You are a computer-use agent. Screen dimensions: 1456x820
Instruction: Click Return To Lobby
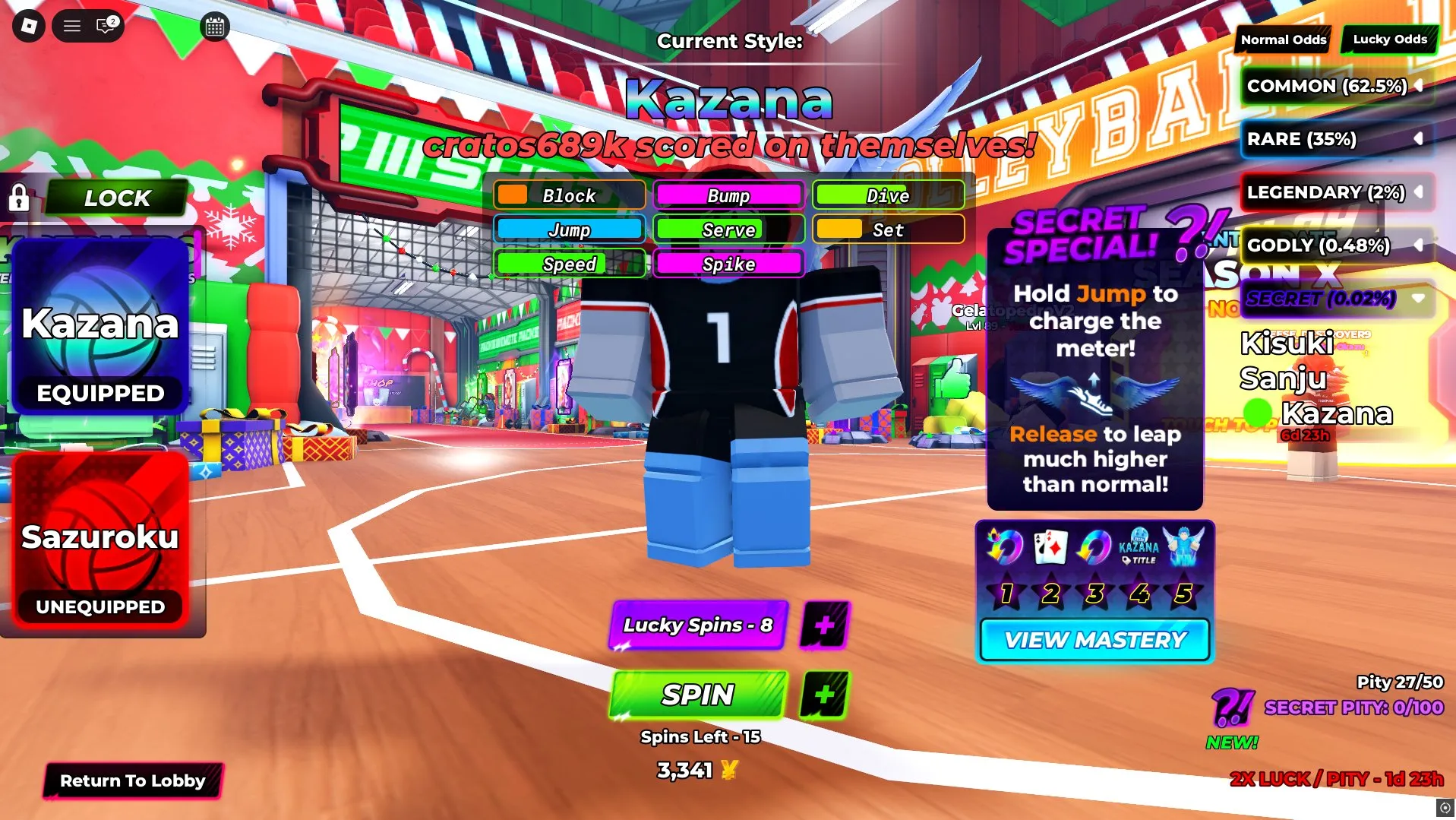point(132,781)
